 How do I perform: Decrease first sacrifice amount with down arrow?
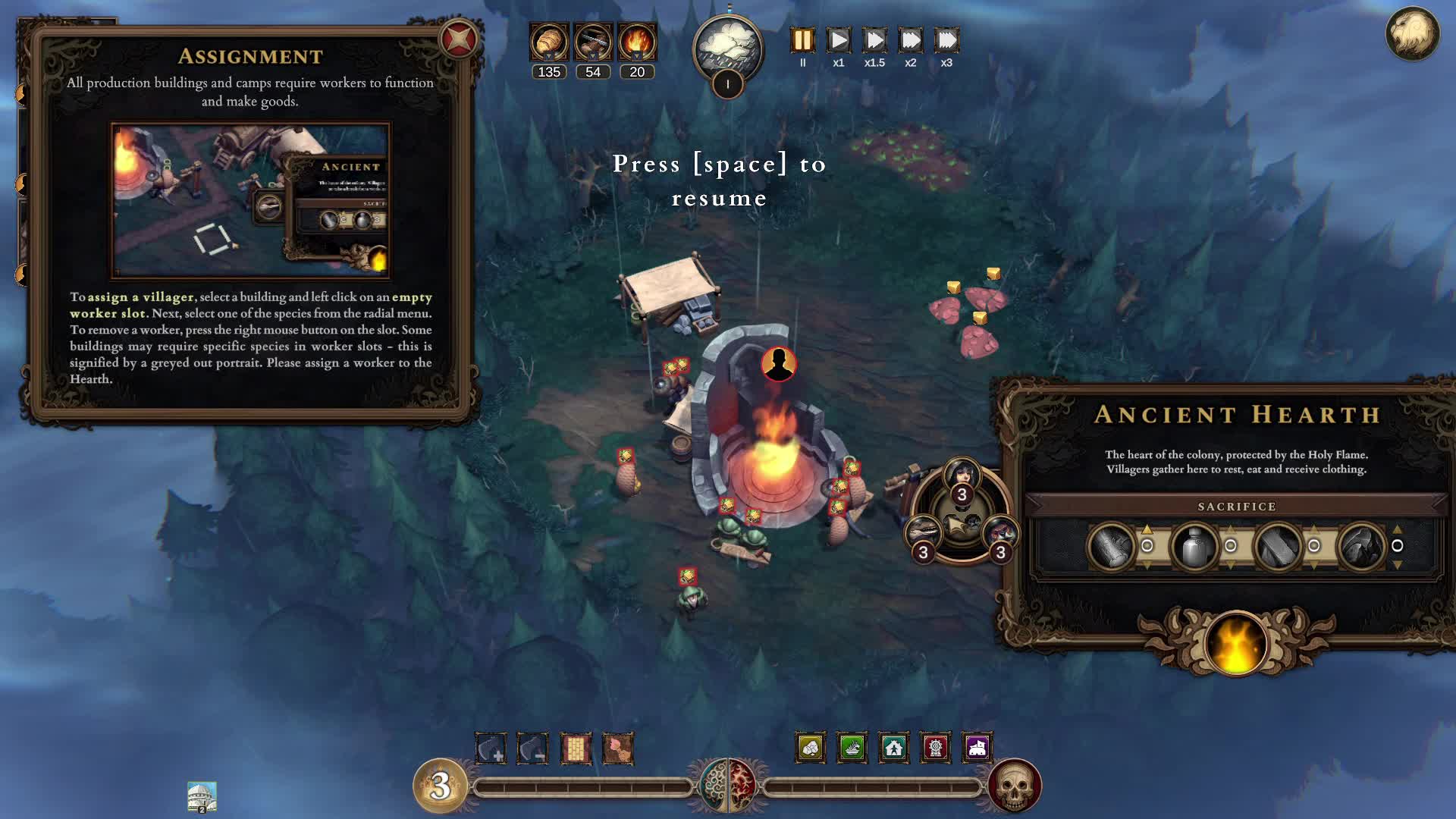coord(1147,563)
